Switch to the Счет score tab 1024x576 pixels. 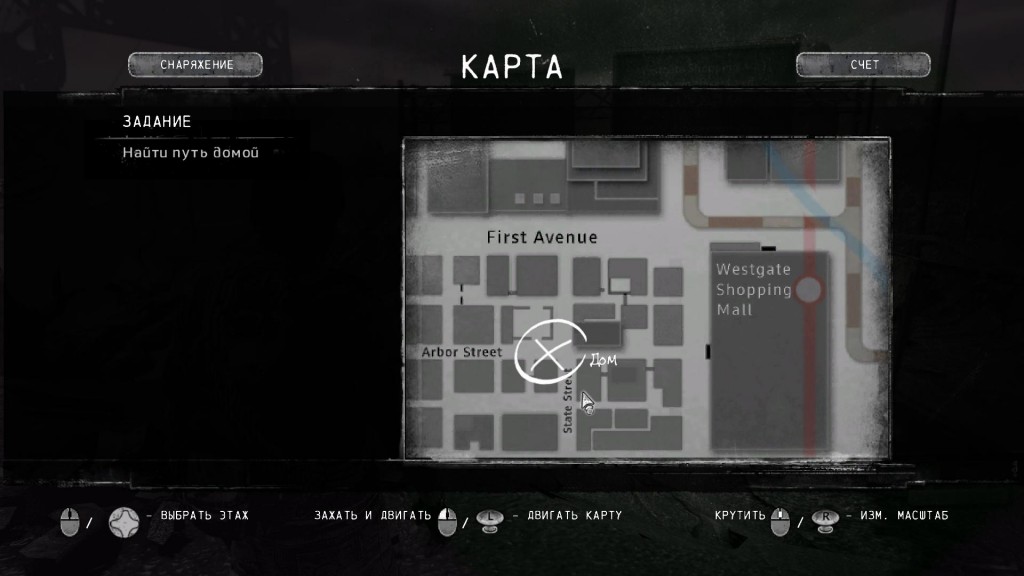[864, 65]
